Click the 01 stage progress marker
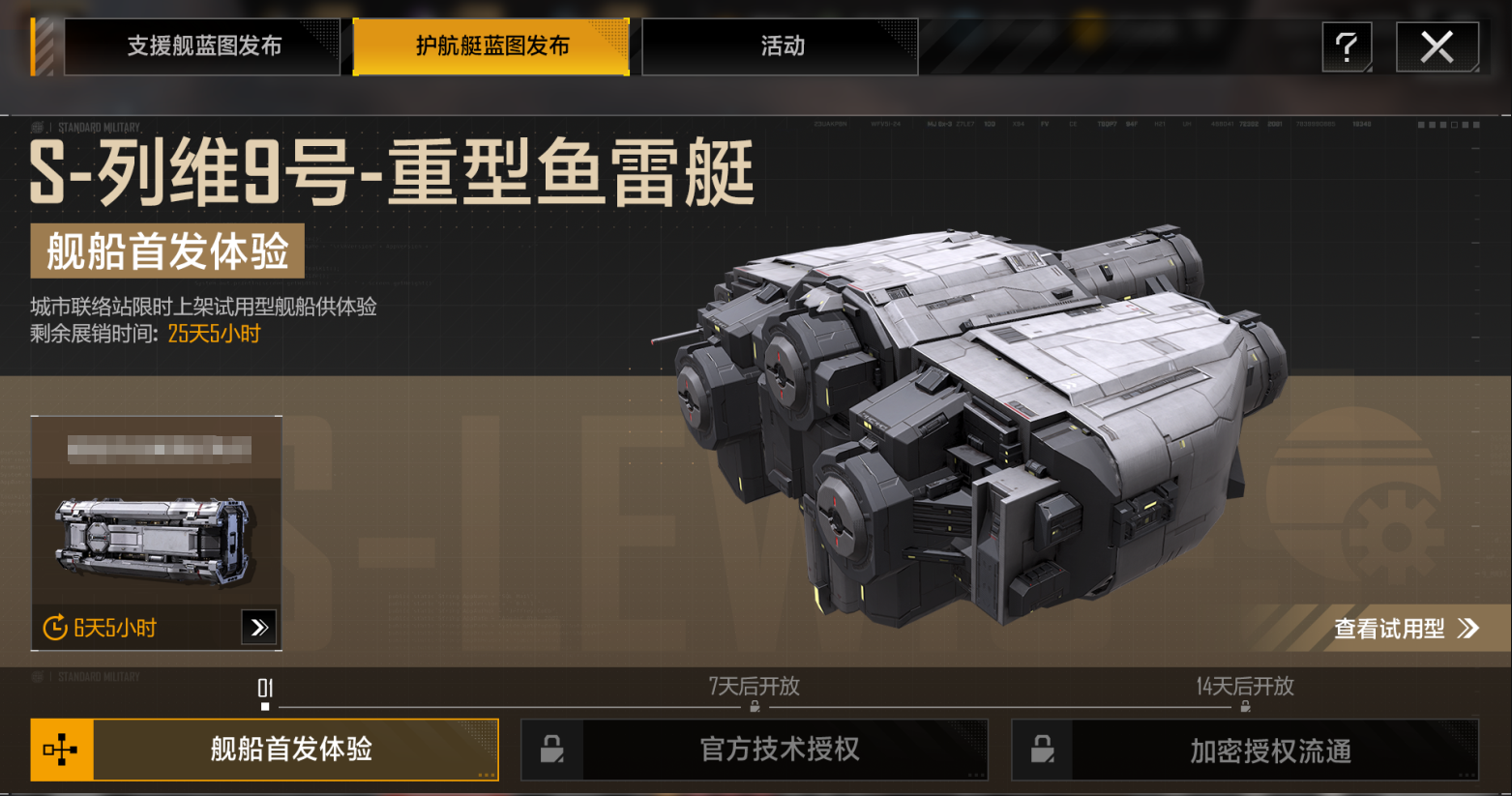Viewport: 1512px width, 796px height. click(263, 690)
